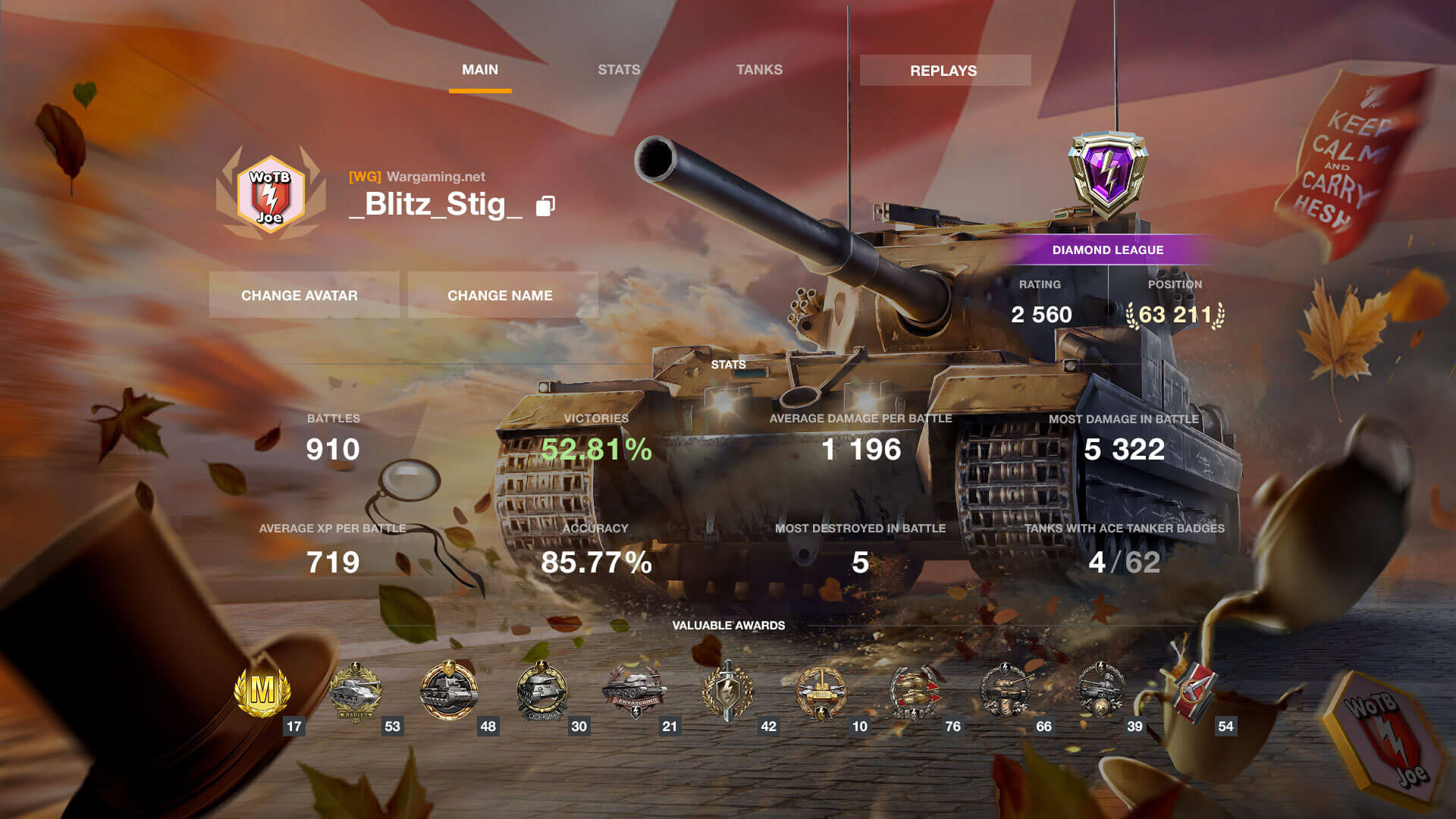The height and width of the screenshot is (819, 1456).
Task: Select the MAIN profile tab
Action: point(480,70)
